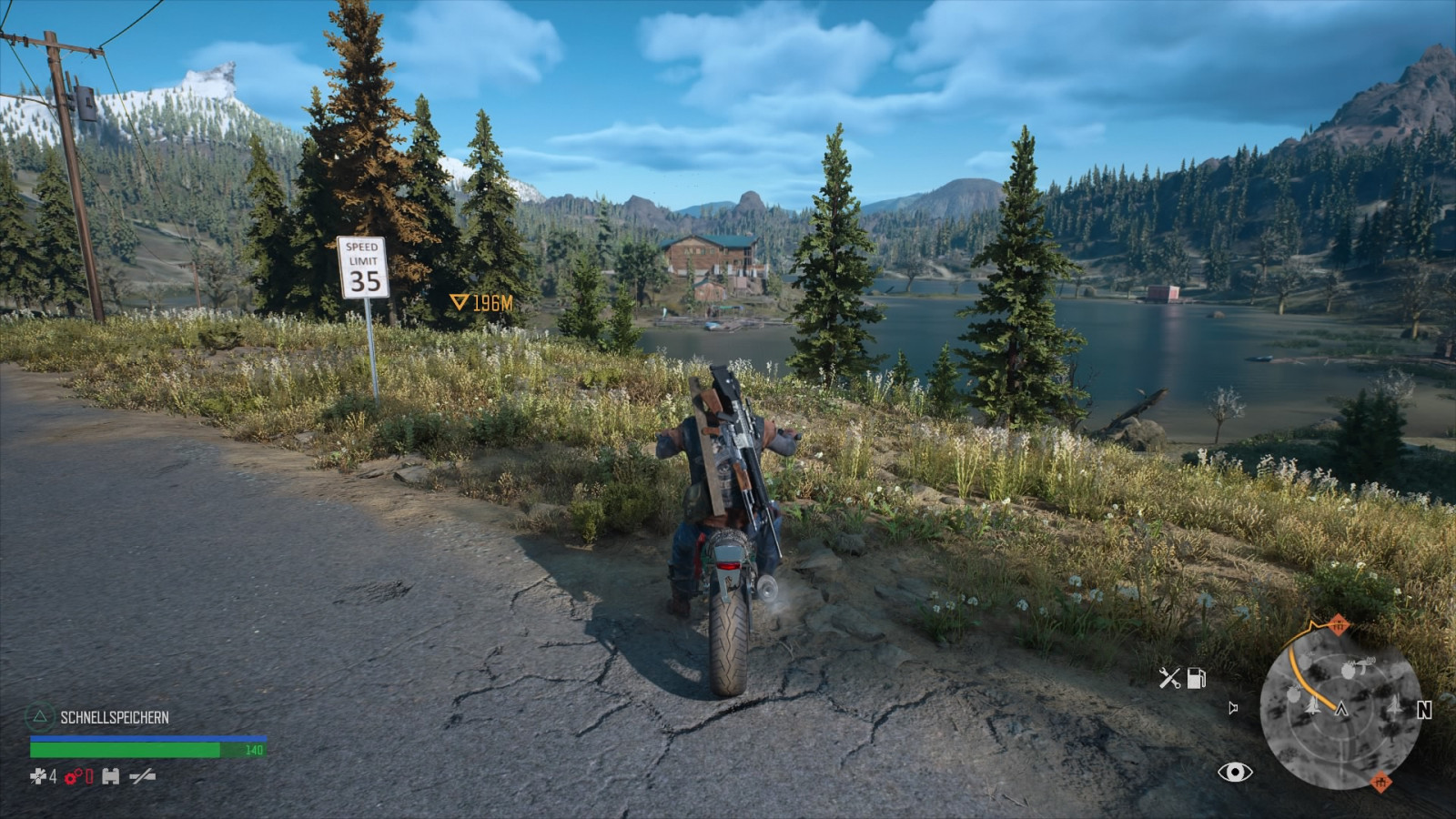Select the bike repair wrench icon

click(1169, 678)
